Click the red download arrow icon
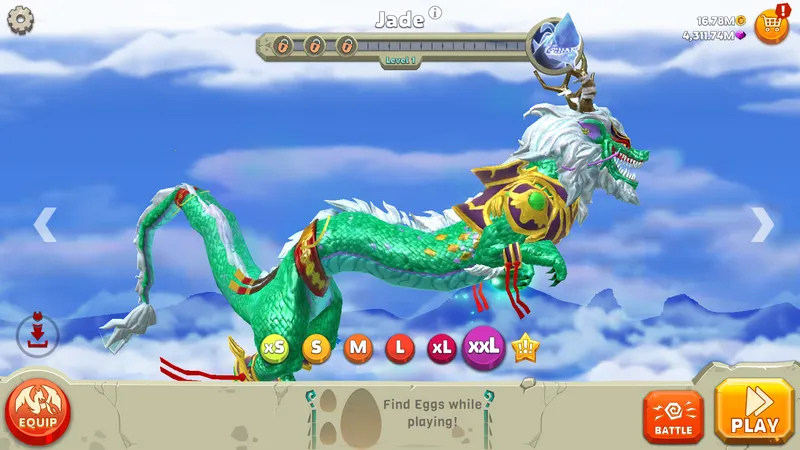 [x=39, y=334]
